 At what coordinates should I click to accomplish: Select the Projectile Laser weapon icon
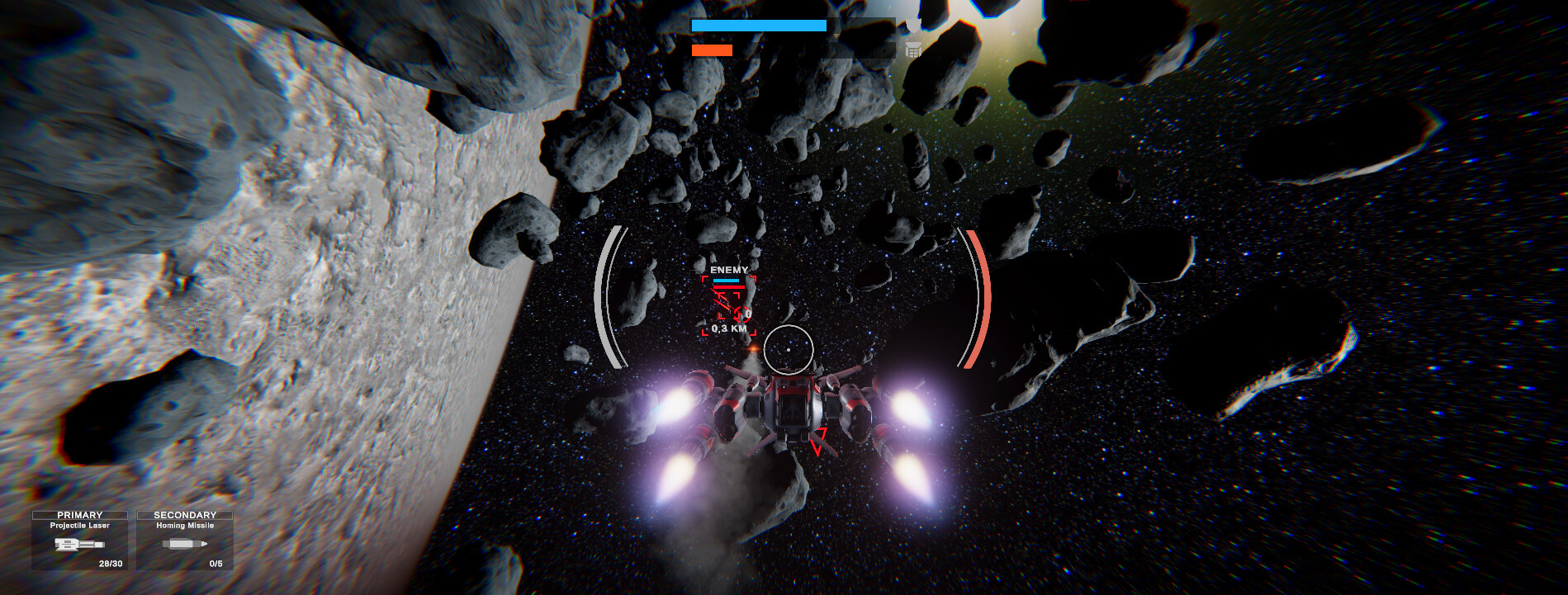pos(80,545)
